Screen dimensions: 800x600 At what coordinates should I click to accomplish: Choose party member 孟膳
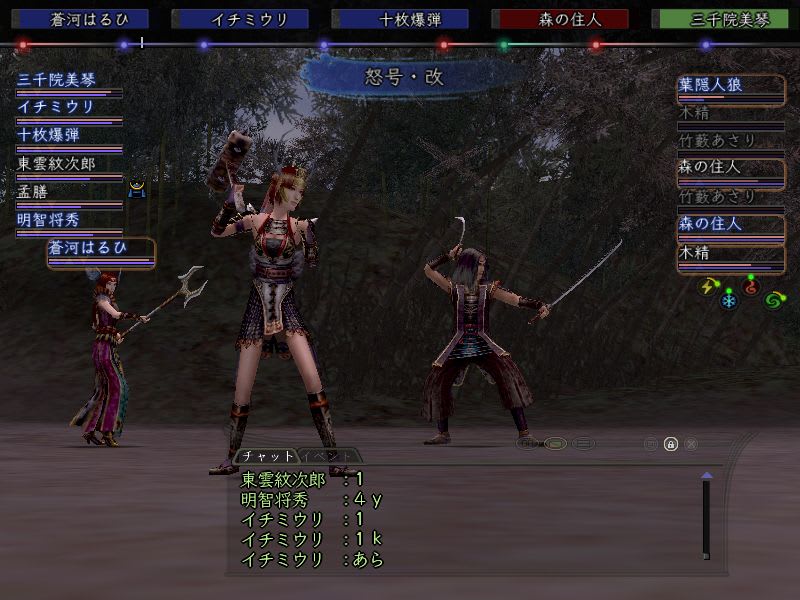(33, 191)
